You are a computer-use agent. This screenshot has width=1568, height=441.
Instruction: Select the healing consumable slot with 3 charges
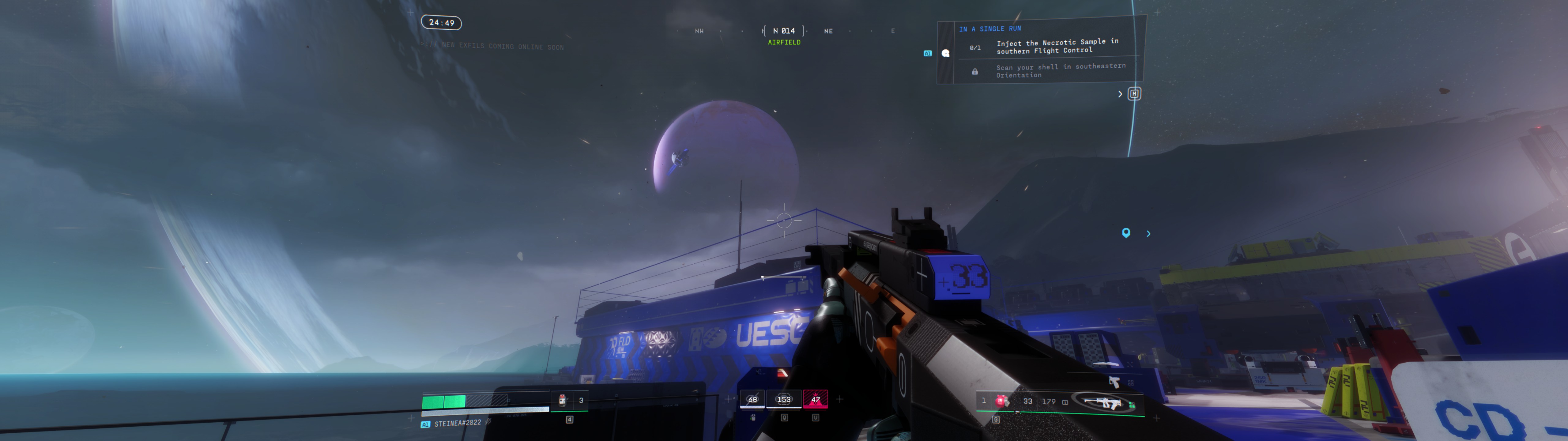563,400
